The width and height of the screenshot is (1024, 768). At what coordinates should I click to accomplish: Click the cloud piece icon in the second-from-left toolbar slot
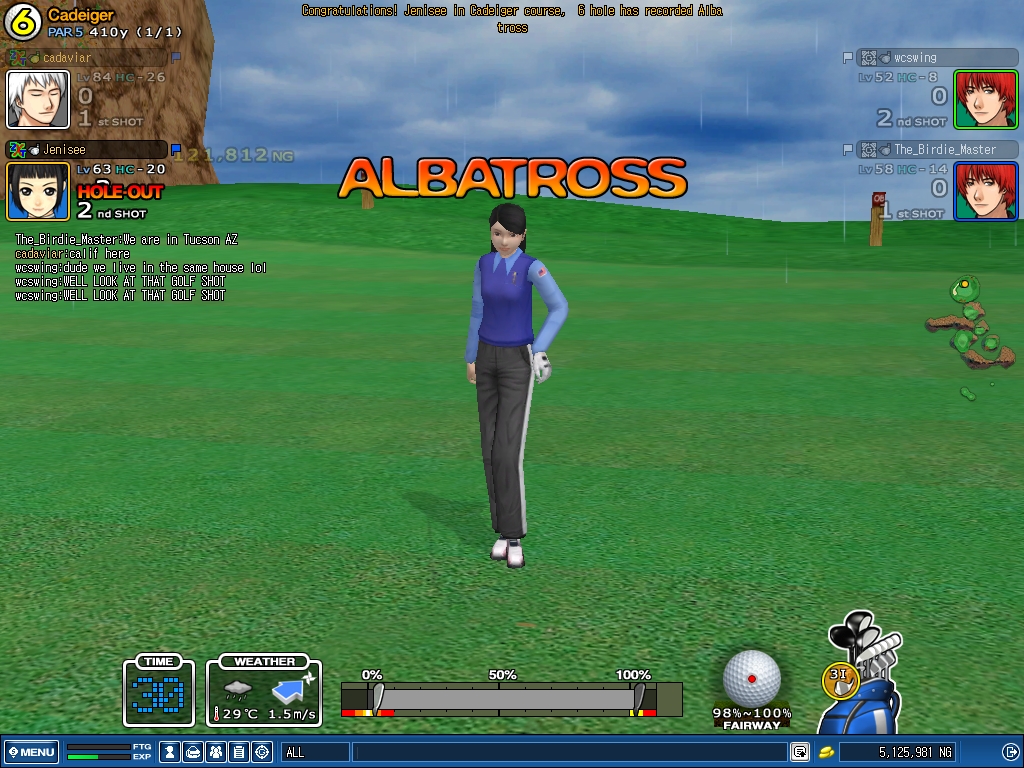click(x=193, y=752)
